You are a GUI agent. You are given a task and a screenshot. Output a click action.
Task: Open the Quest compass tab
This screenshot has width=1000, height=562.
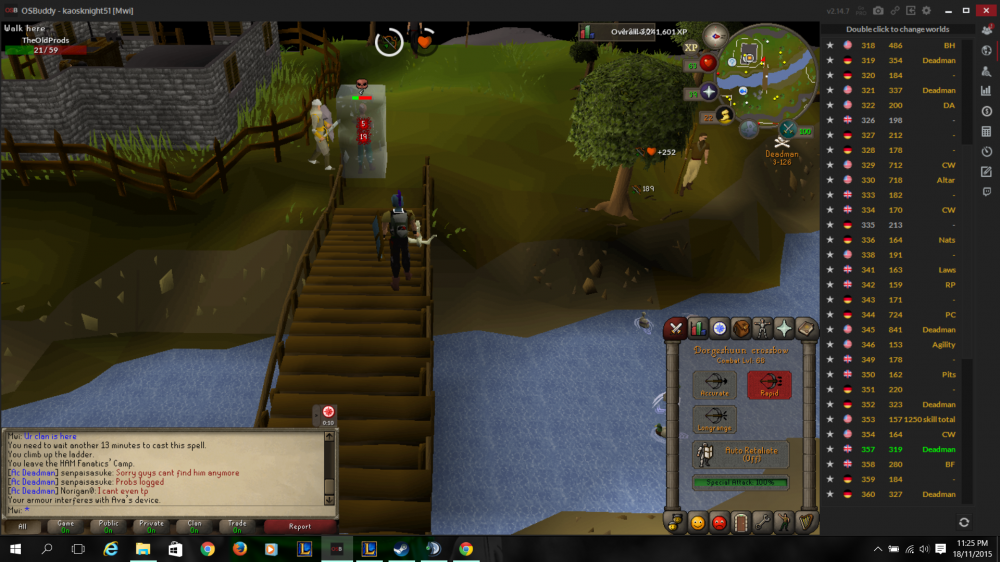pyautogui.click(x=719, y=328)
